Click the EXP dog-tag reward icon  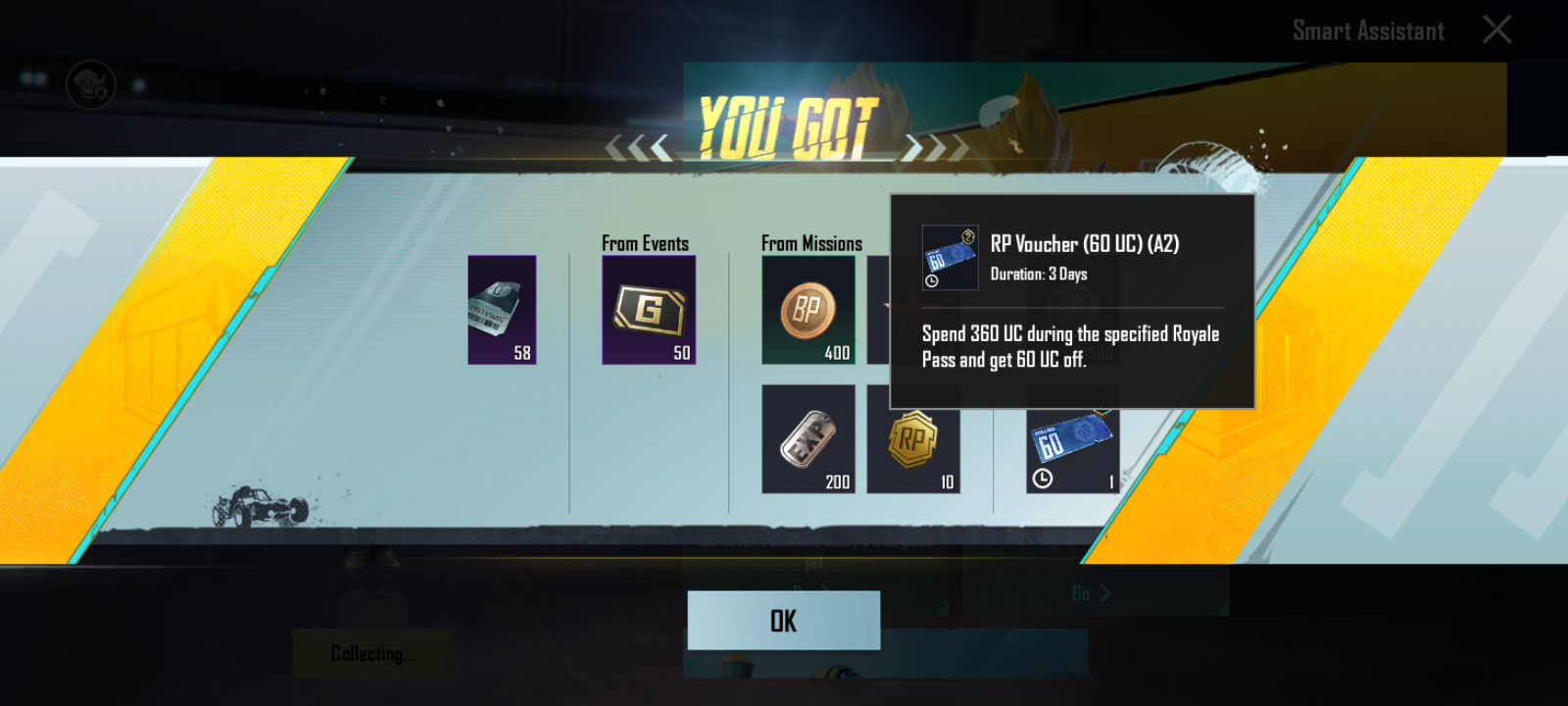[808, 437]
